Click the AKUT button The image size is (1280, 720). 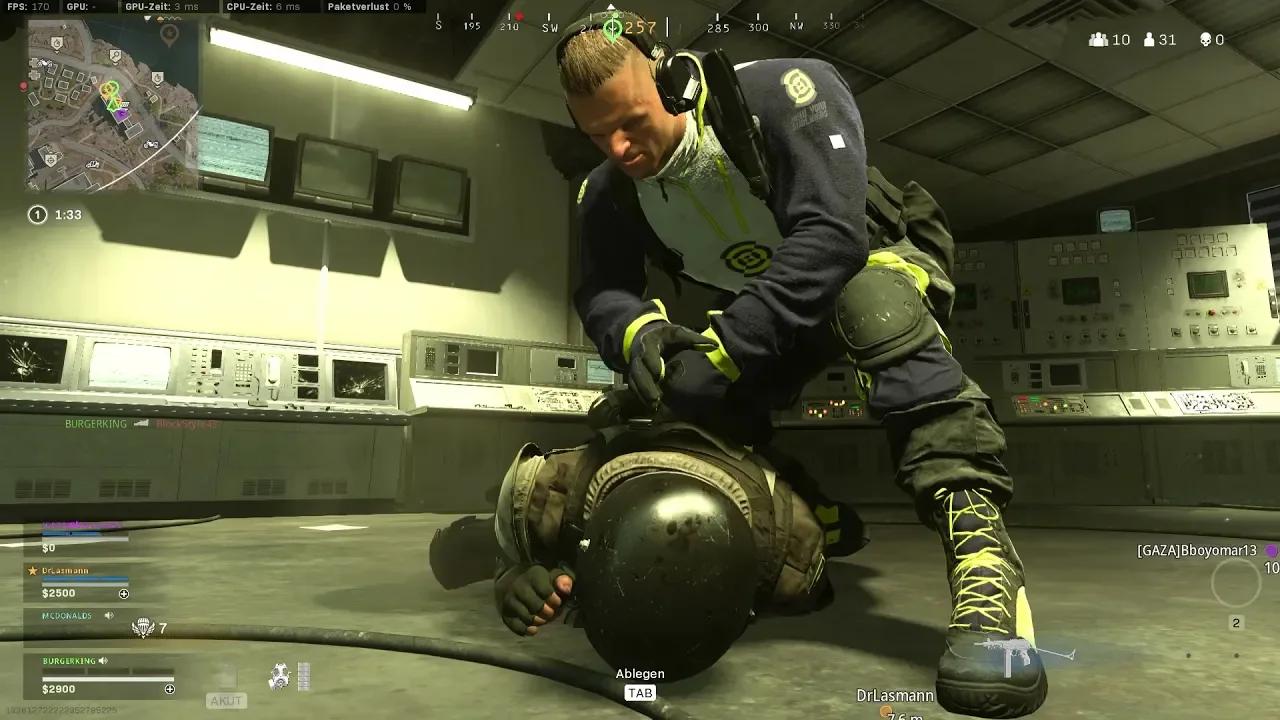coord(227,700)
